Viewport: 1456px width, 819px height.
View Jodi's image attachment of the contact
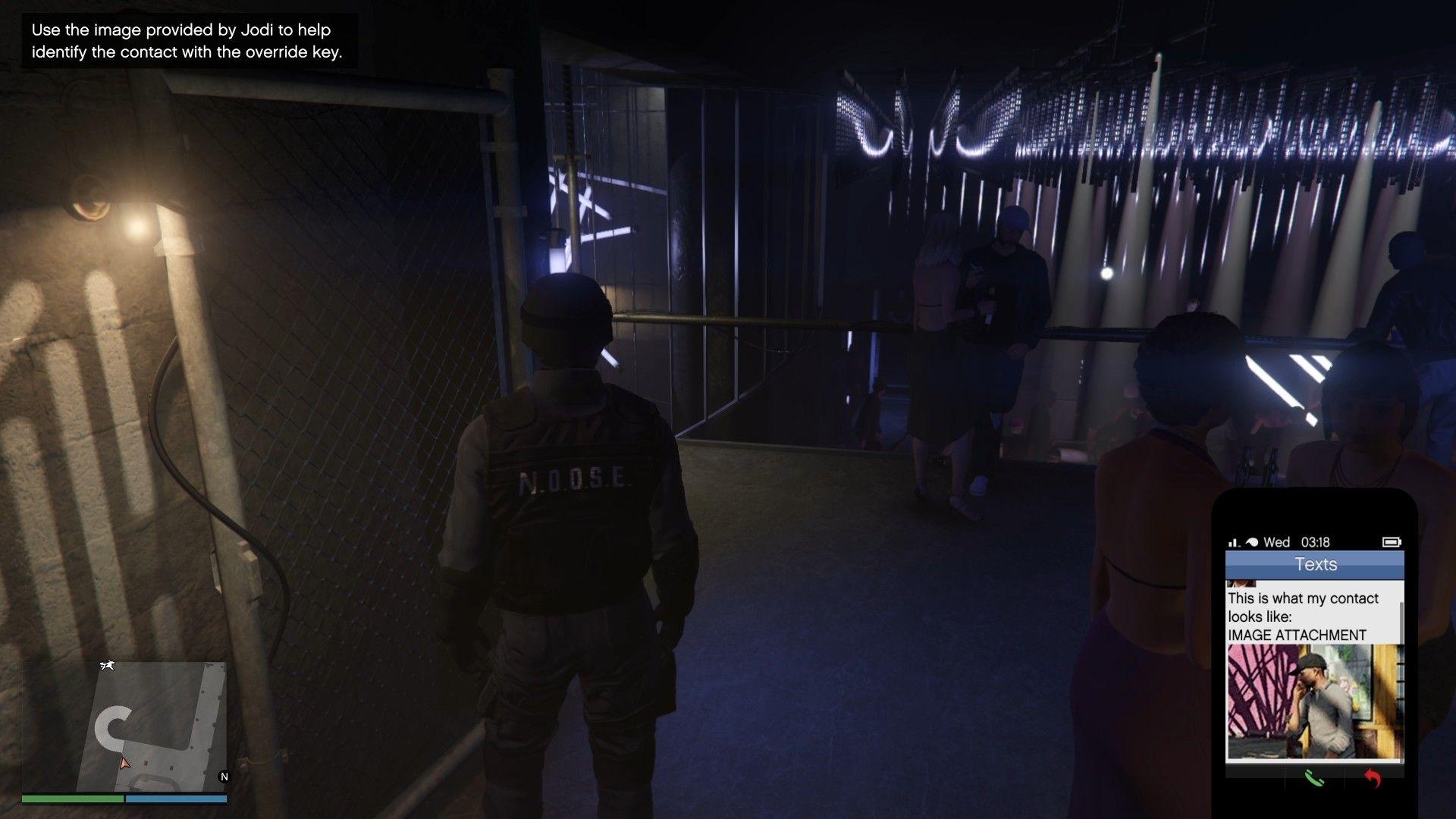pos(1314,701)
